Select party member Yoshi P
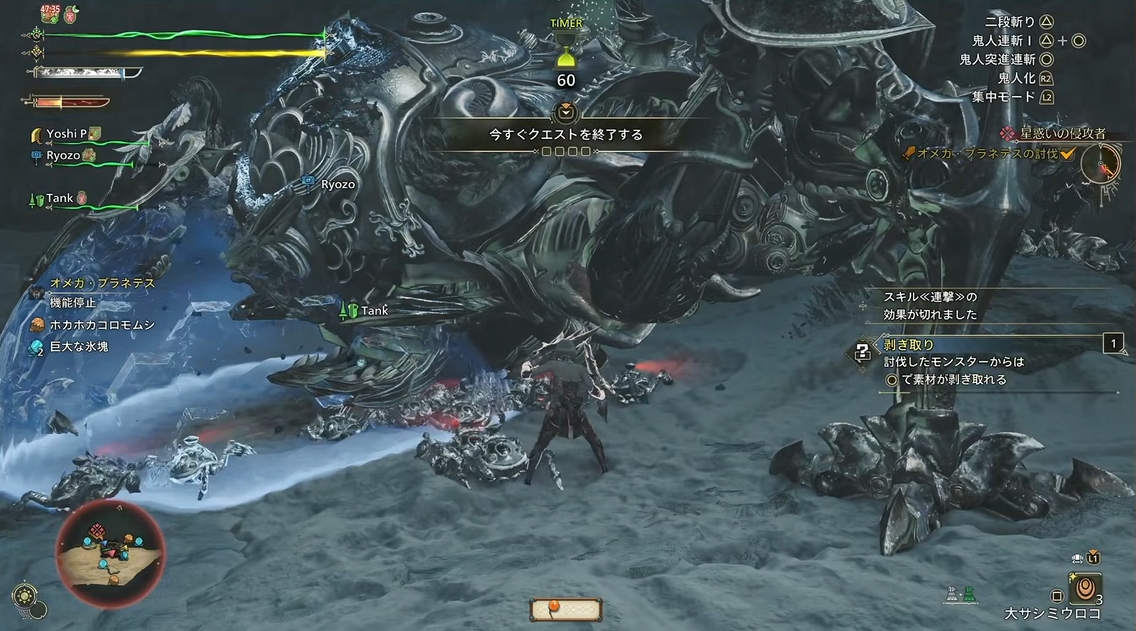The width and height of the screenshot is (1136, 631). (68, 134)
